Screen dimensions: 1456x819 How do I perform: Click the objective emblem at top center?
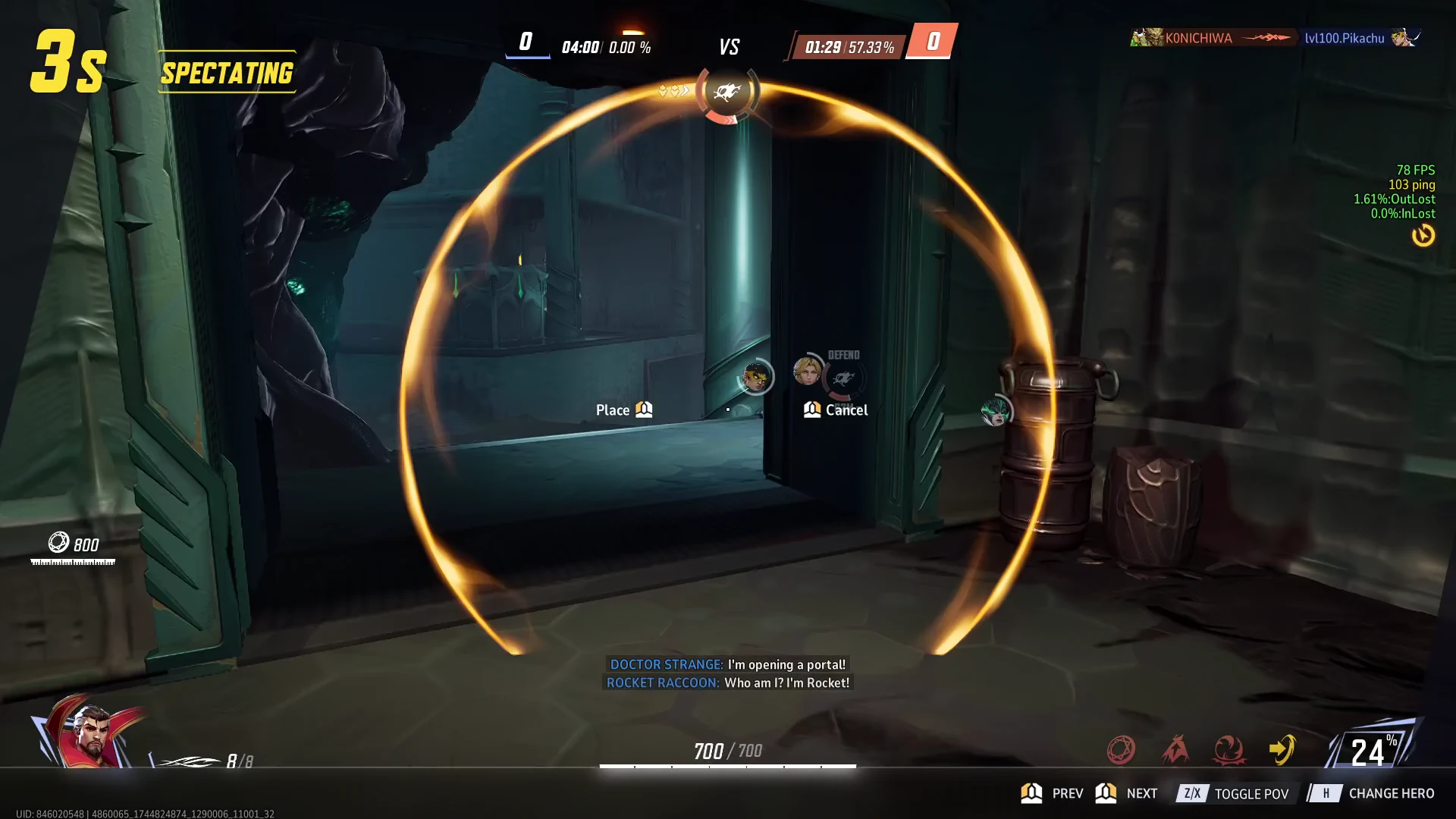tap(727, 93)
